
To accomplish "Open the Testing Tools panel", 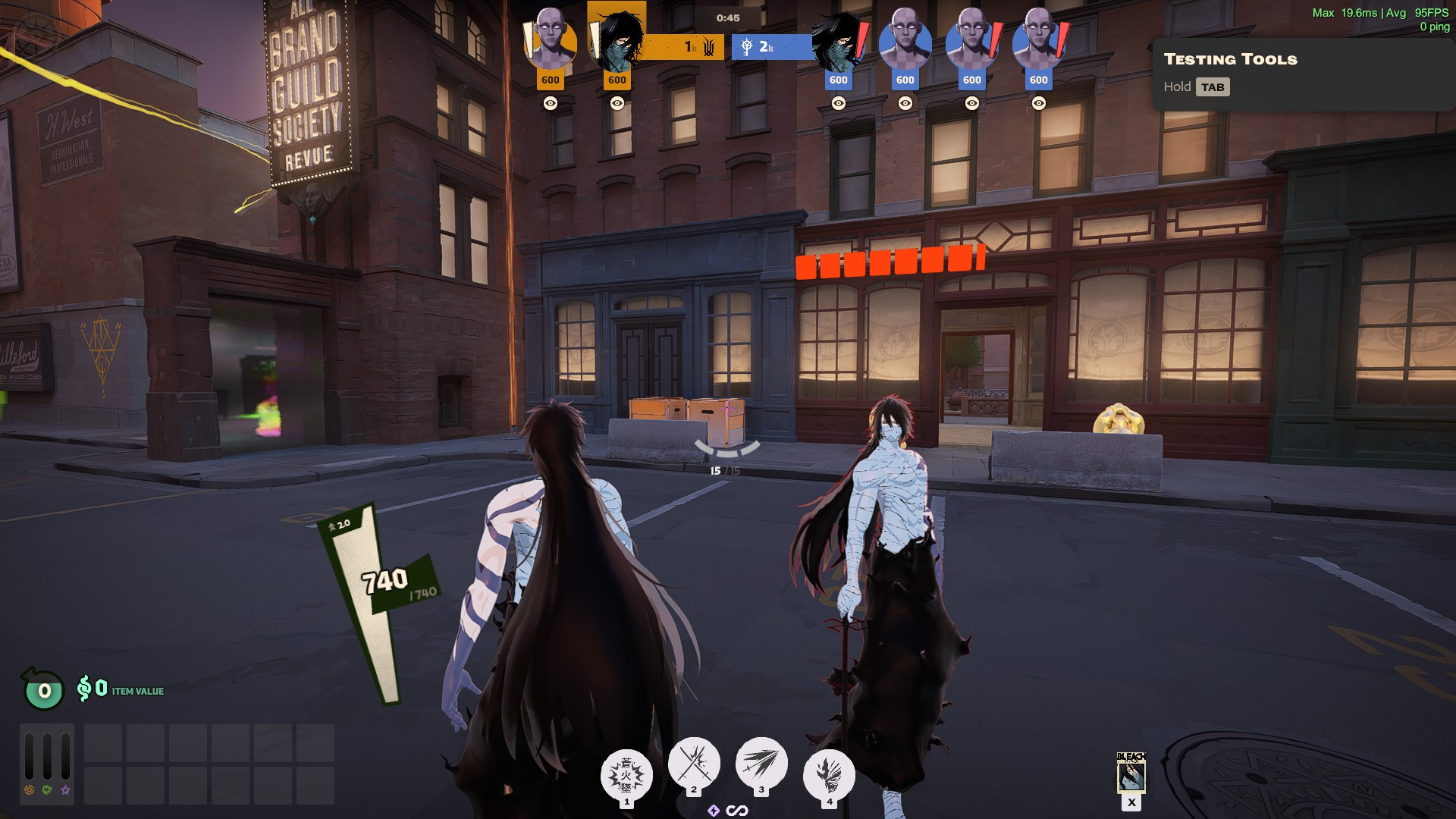I will click(1230, 59).
